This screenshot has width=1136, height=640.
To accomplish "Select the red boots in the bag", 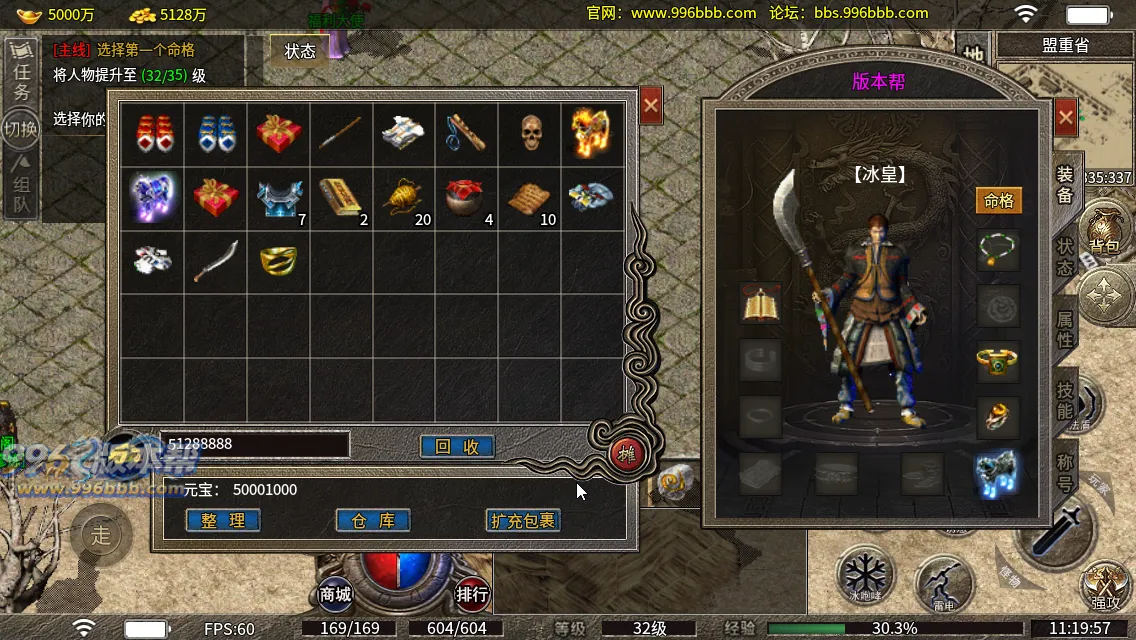I will click(152, 134).
